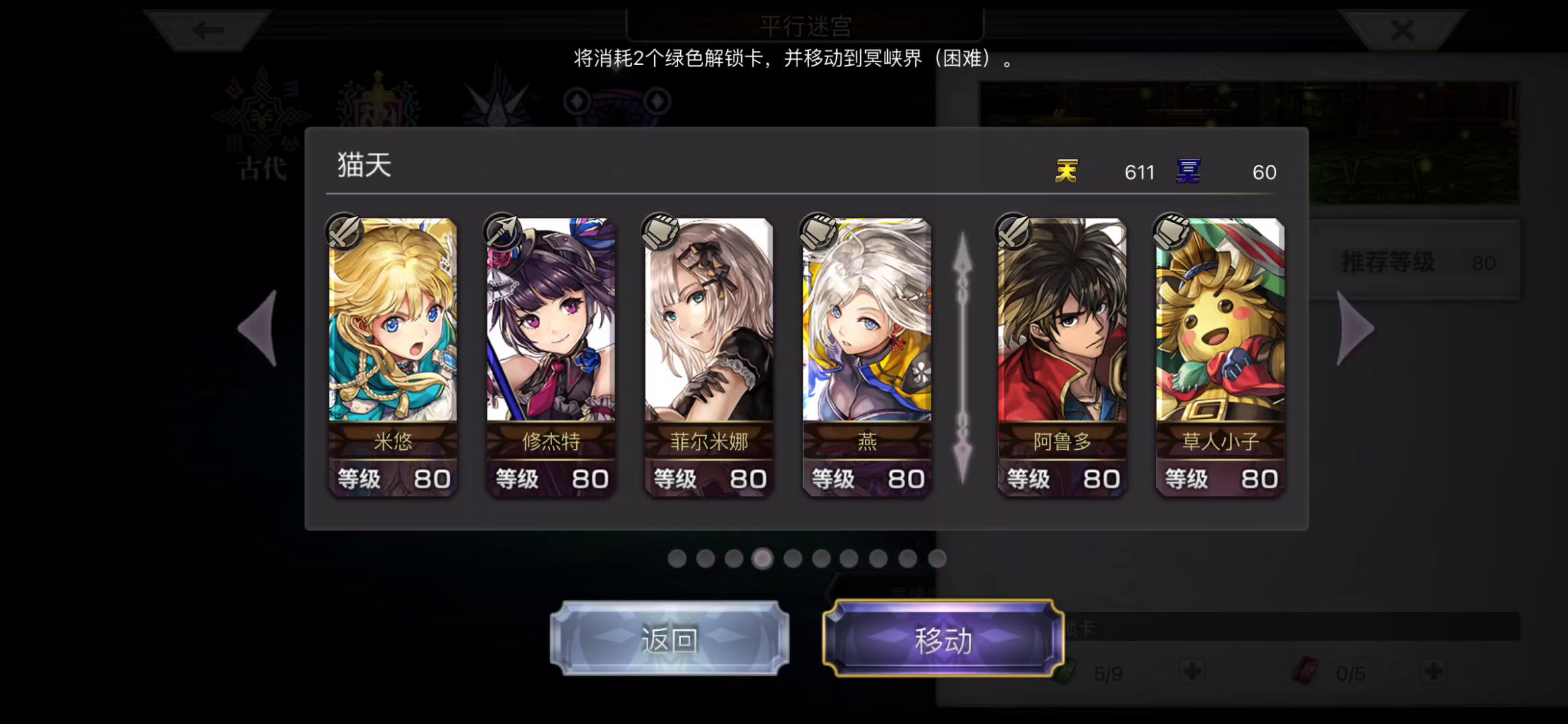Screen dimensions: 1568x724
Task: Click the blue 冥 currency icon
Action: (1189, 172)
